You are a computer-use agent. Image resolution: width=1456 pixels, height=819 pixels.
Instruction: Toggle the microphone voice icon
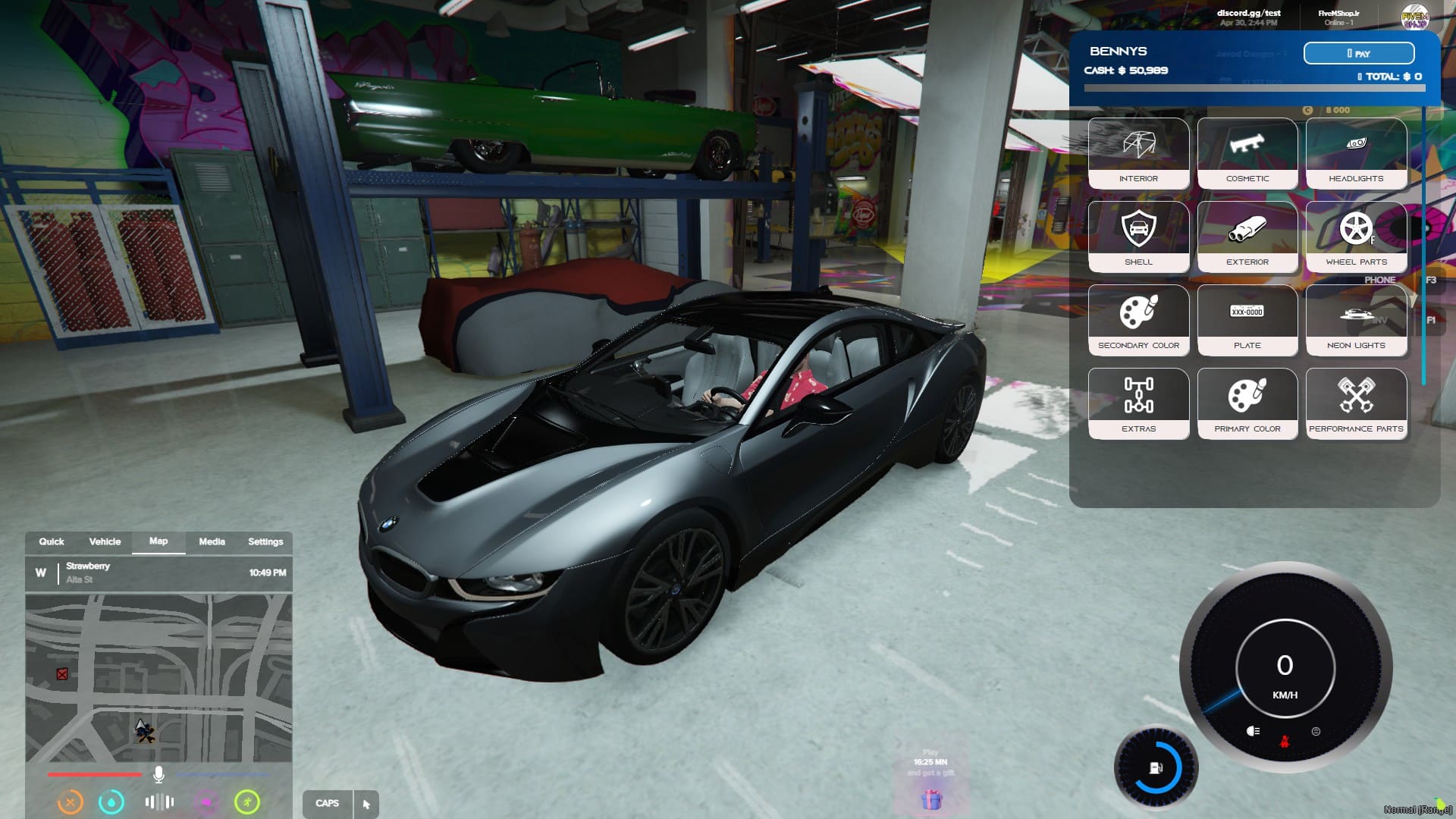158,774
